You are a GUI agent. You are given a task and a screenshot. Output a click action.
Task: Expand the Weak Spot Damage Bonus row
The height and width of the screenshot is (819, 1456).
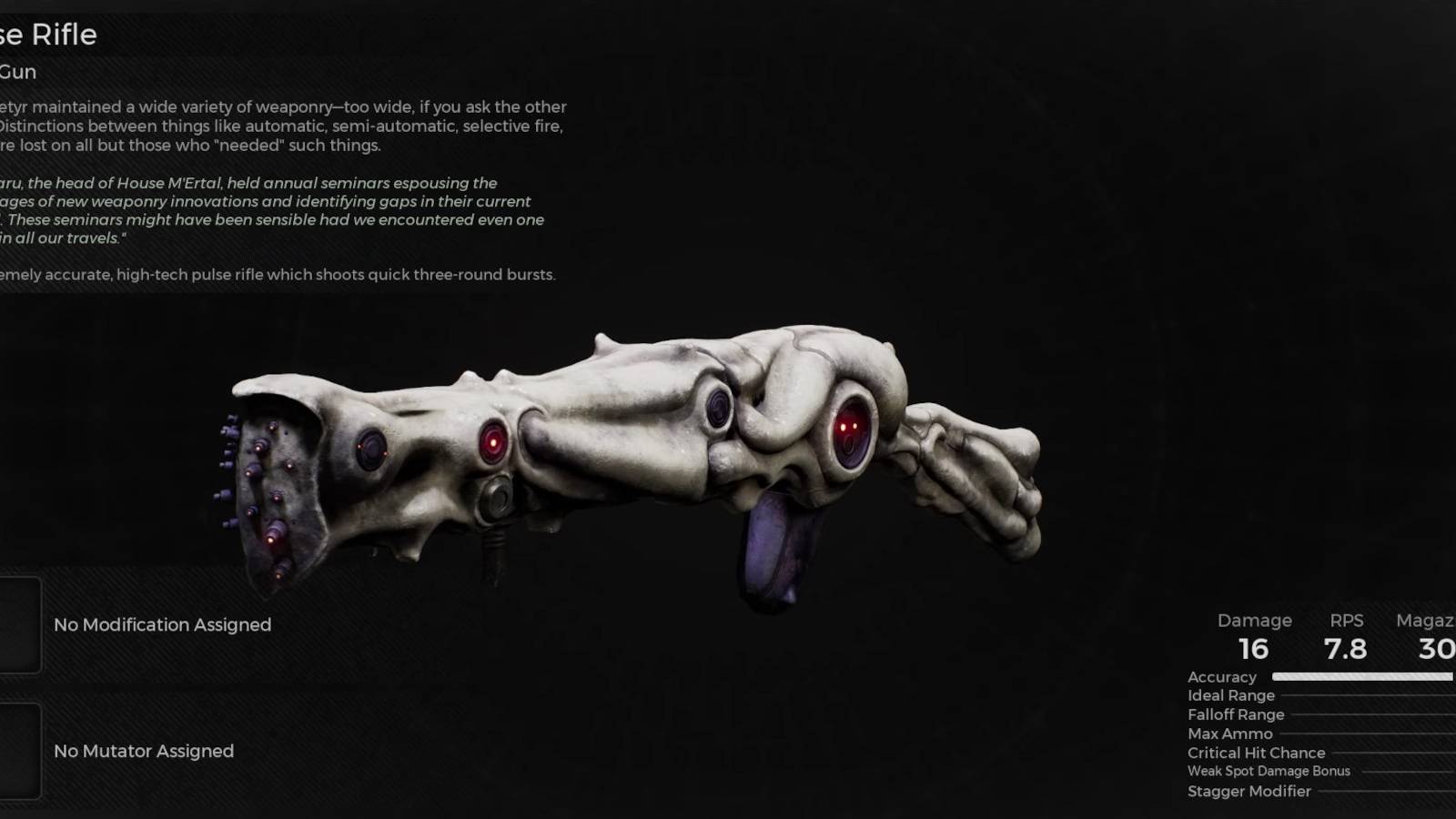pyautogui.click(x=1269, y=771)
